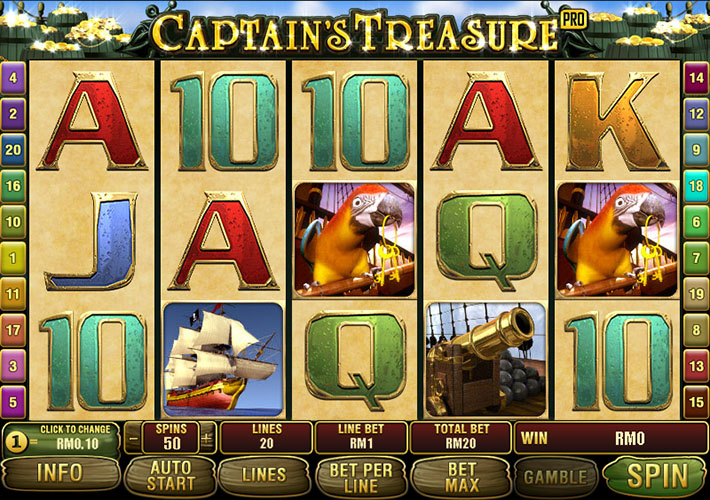
Task: Select payline marker 4
Action: [14, 77]
